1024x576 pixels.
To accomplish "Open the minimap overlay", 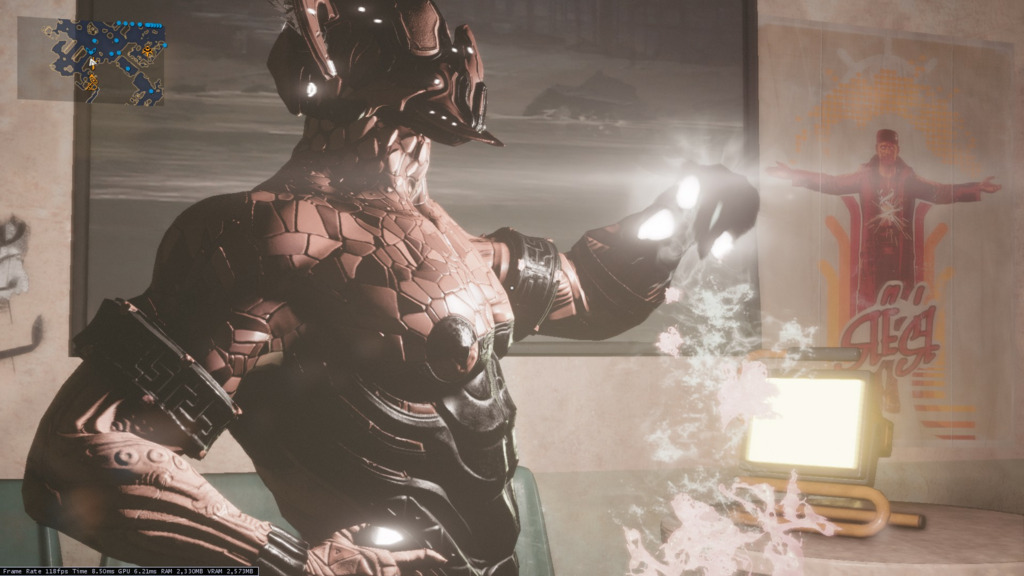I will [103, 61].
